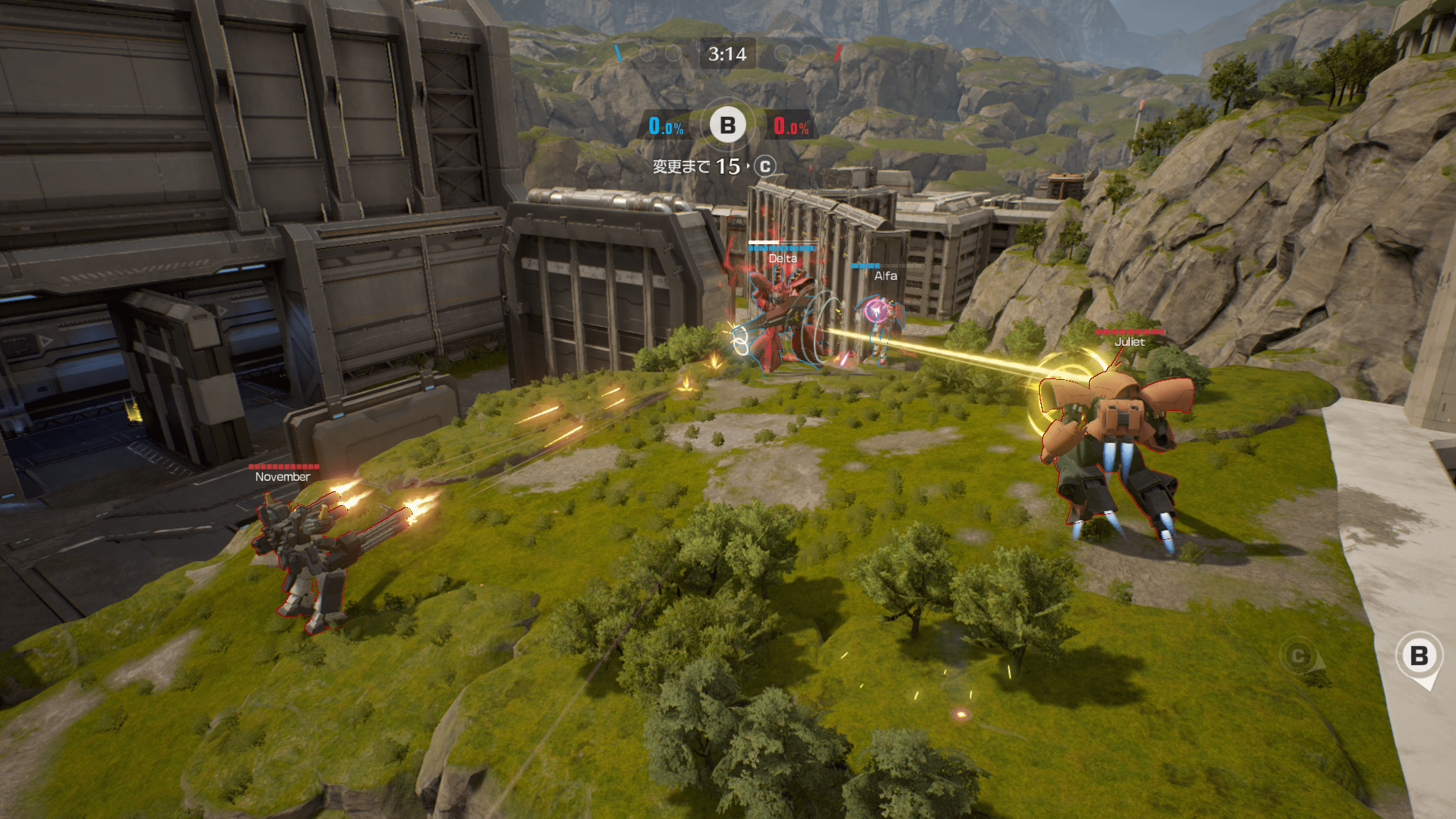Click the Alfa player nameplate
The image size is (1456, 819).
pyautogui.click(x=885, y=276)
